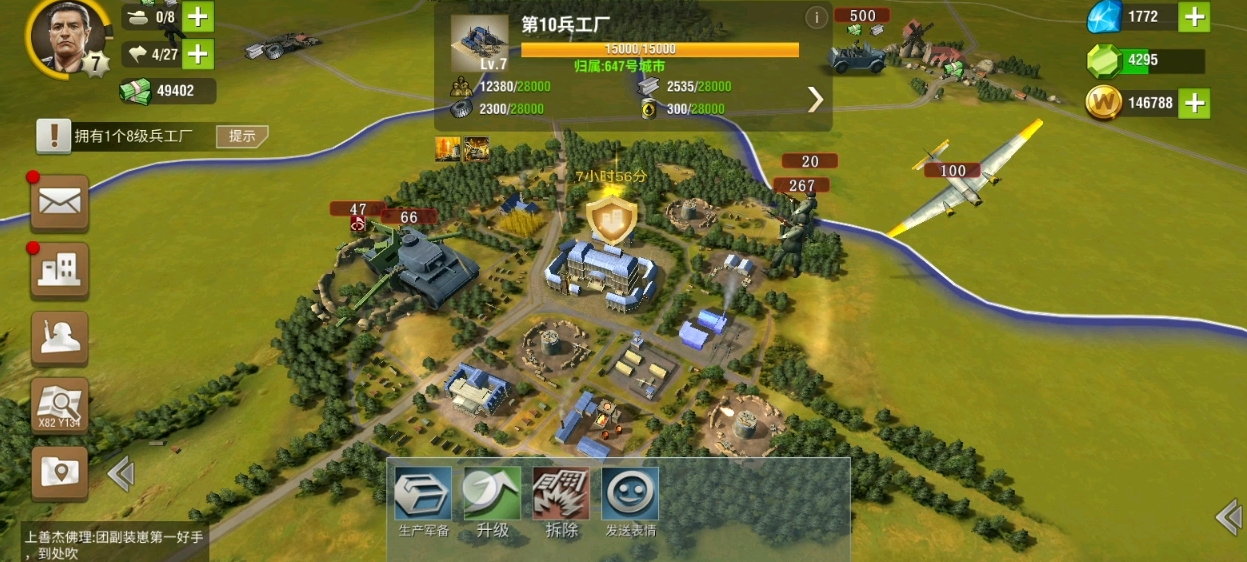Viewport: 1247px width, 562px height.
Task: Select the map location pin icon
Action: [60, 472]
